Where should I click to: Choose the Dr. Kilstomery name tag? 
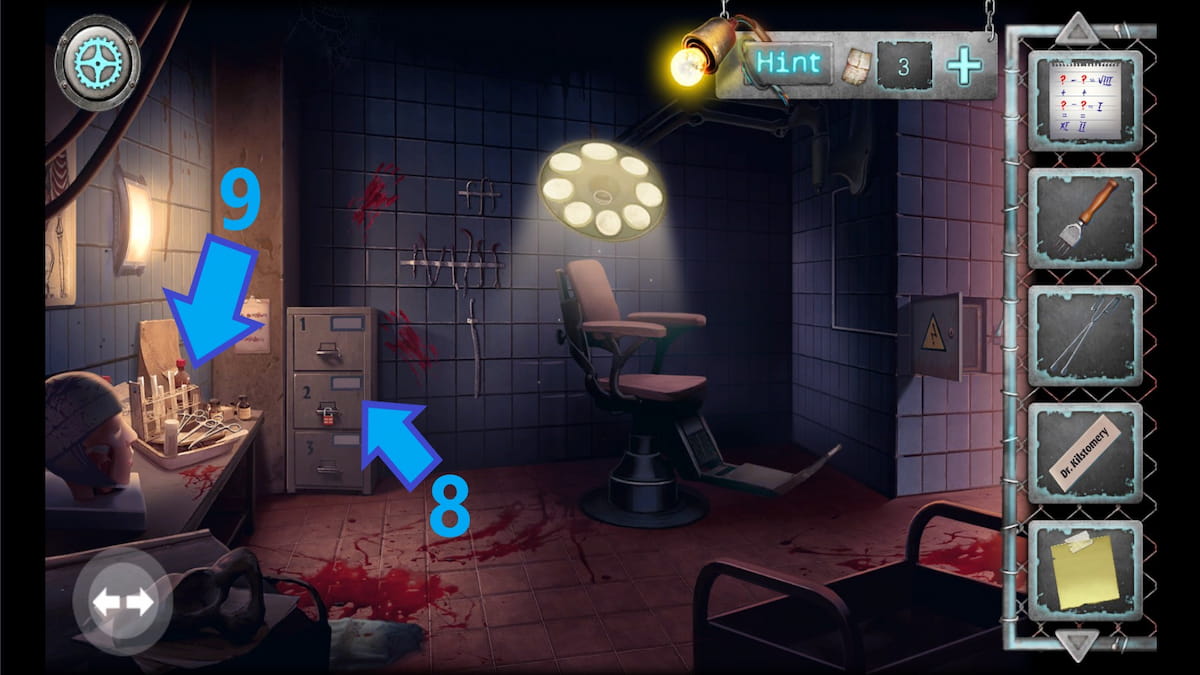1085,453
